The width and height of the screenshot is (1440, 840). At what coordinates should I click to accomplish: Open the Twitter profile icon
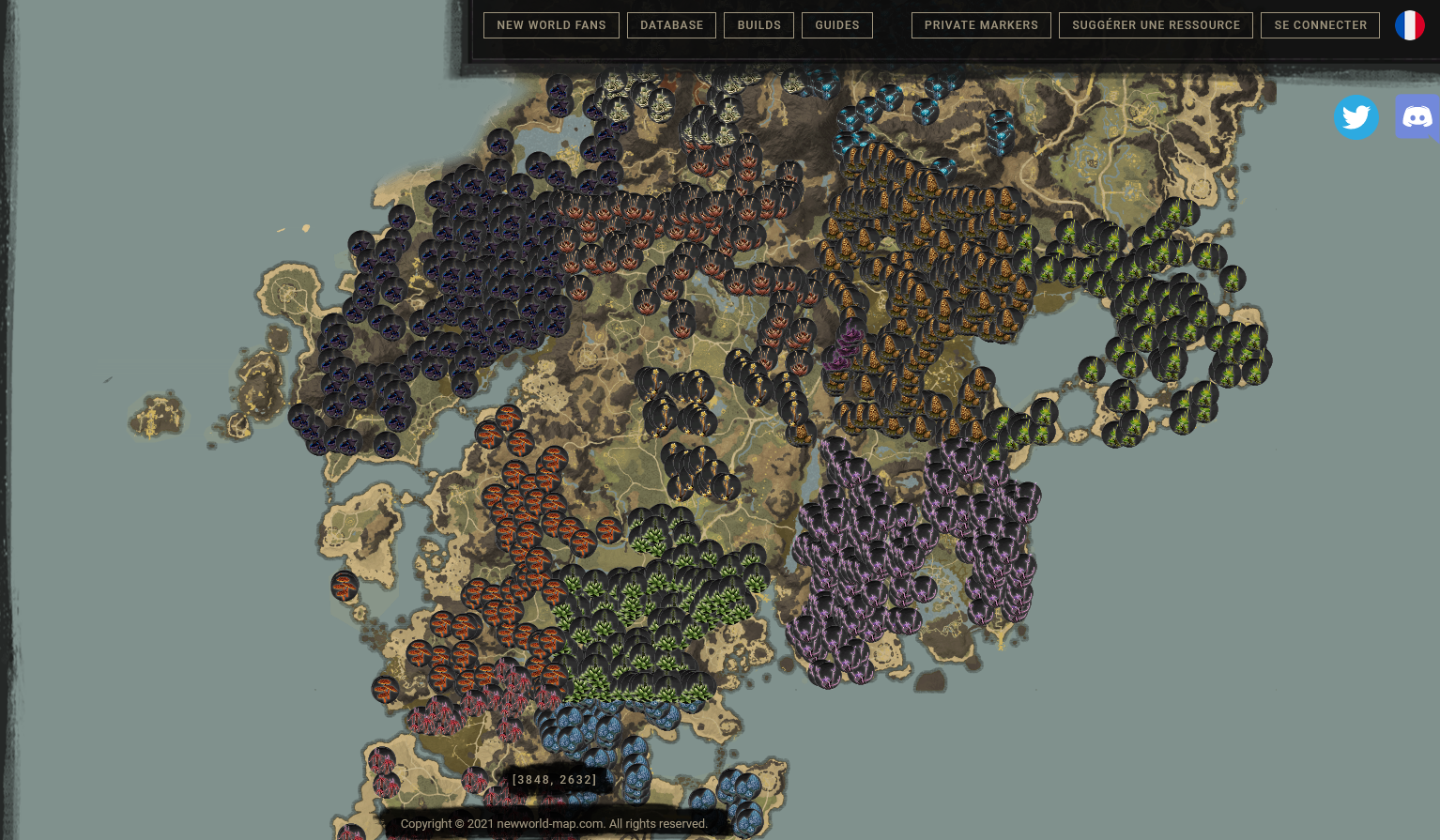[1356, 116]
